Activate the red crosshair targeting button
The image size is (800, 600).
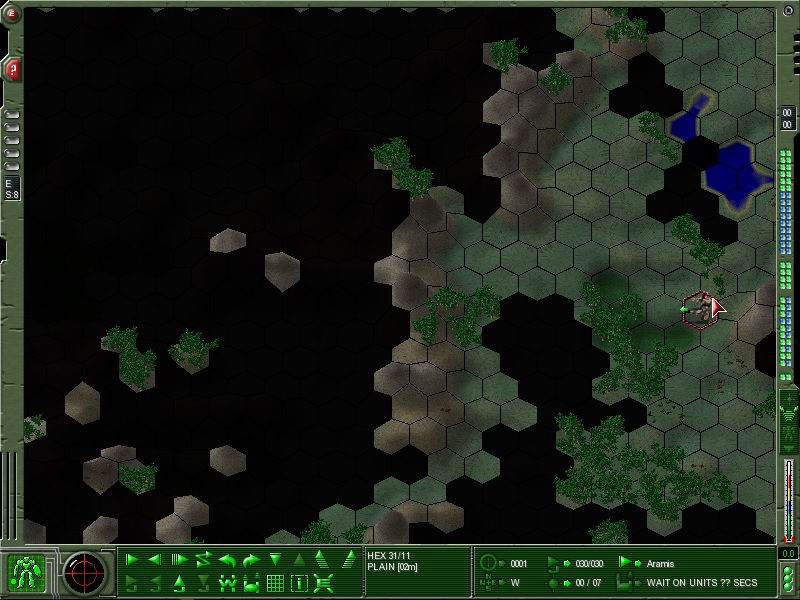[85, 572]
